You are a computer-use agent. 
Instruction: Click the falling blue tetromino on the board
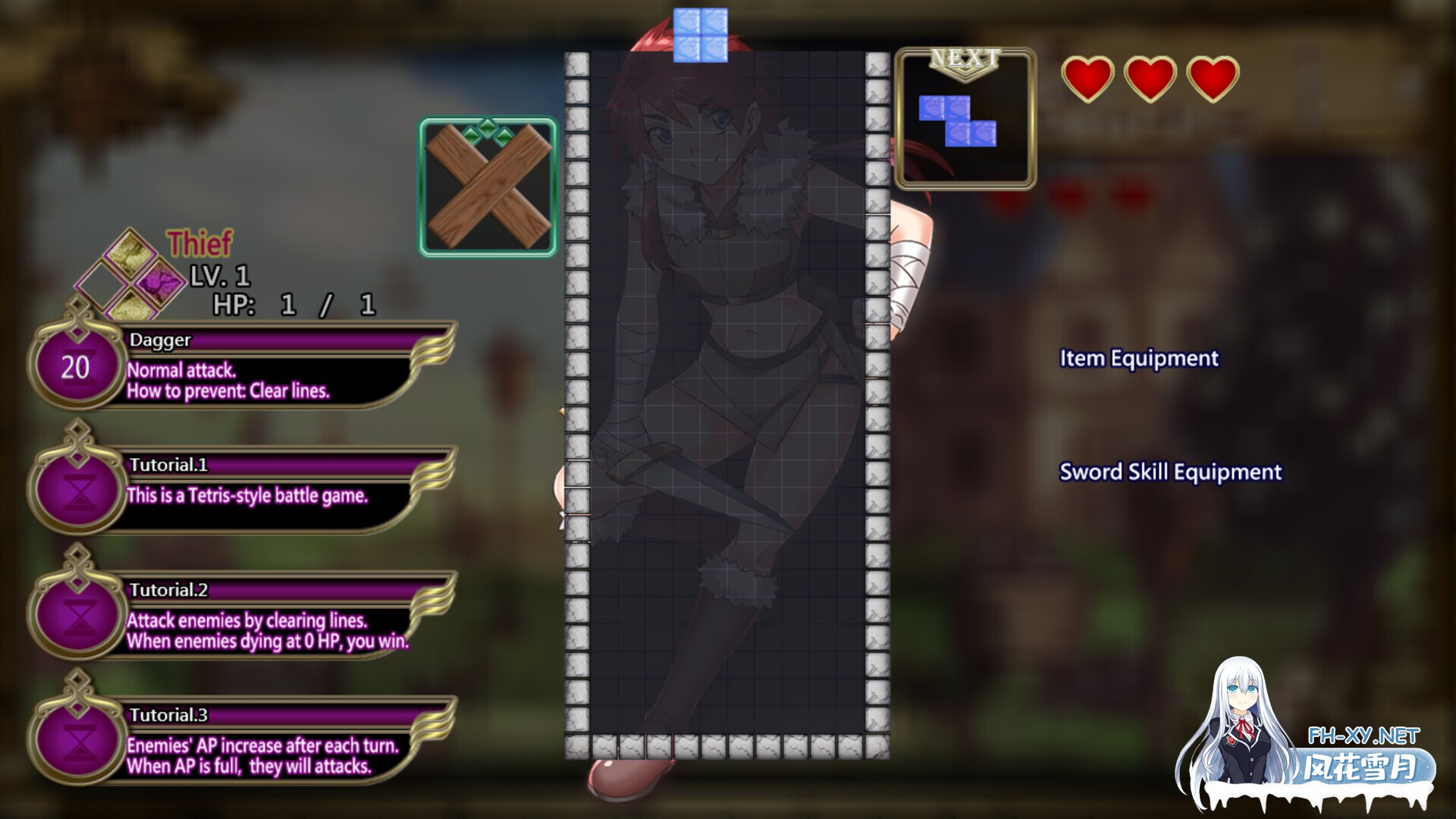700,34
